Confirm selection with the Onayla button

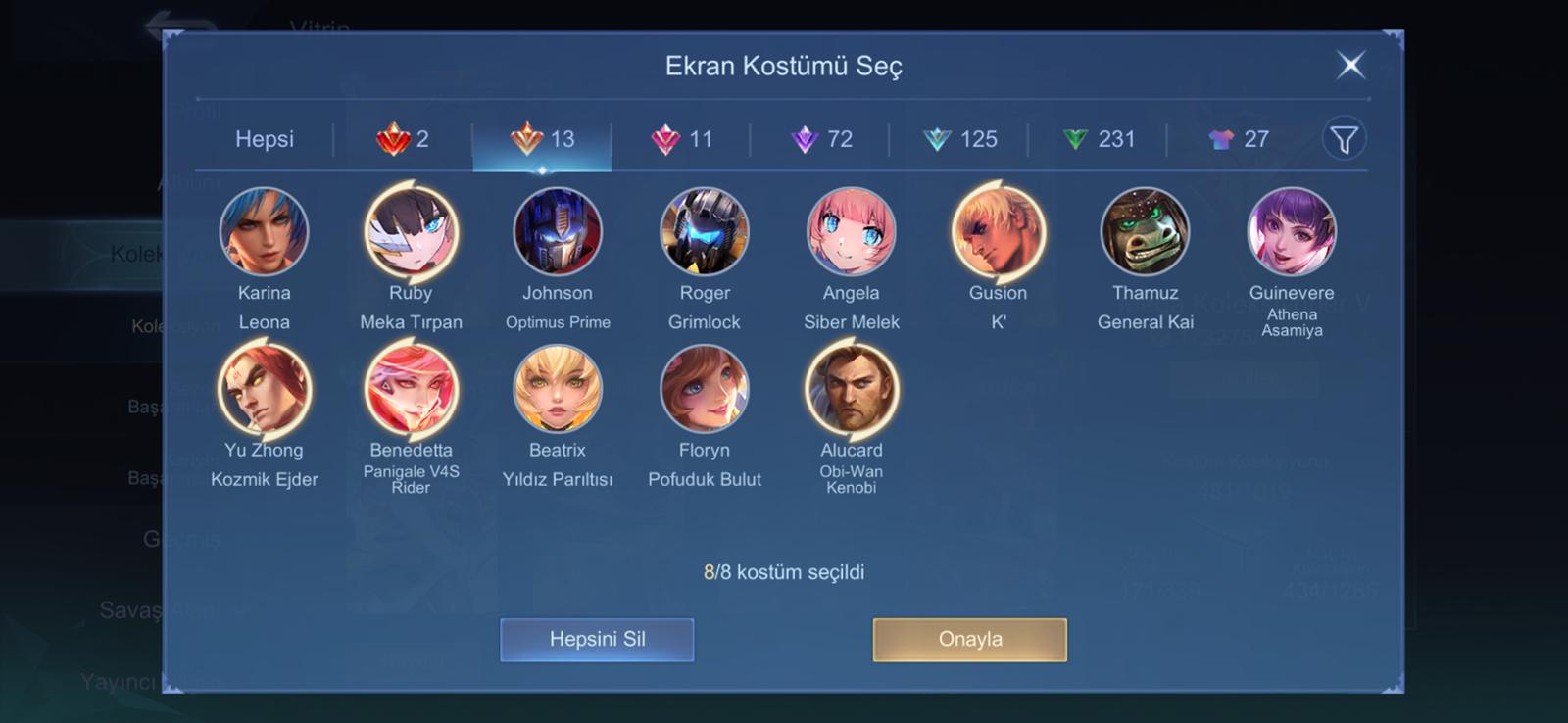[969, 639]
